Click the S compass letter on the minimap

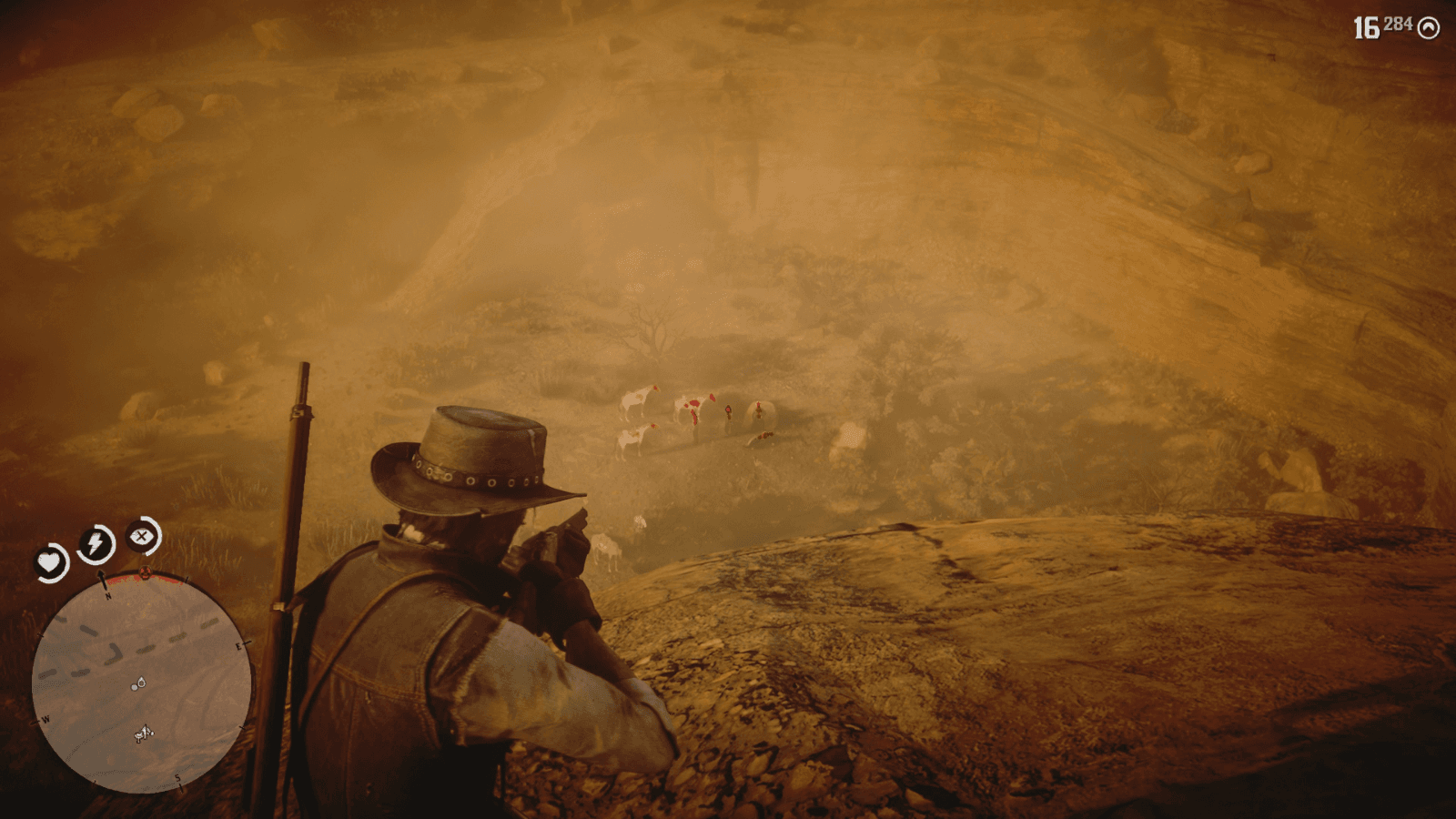coord(177,777)
